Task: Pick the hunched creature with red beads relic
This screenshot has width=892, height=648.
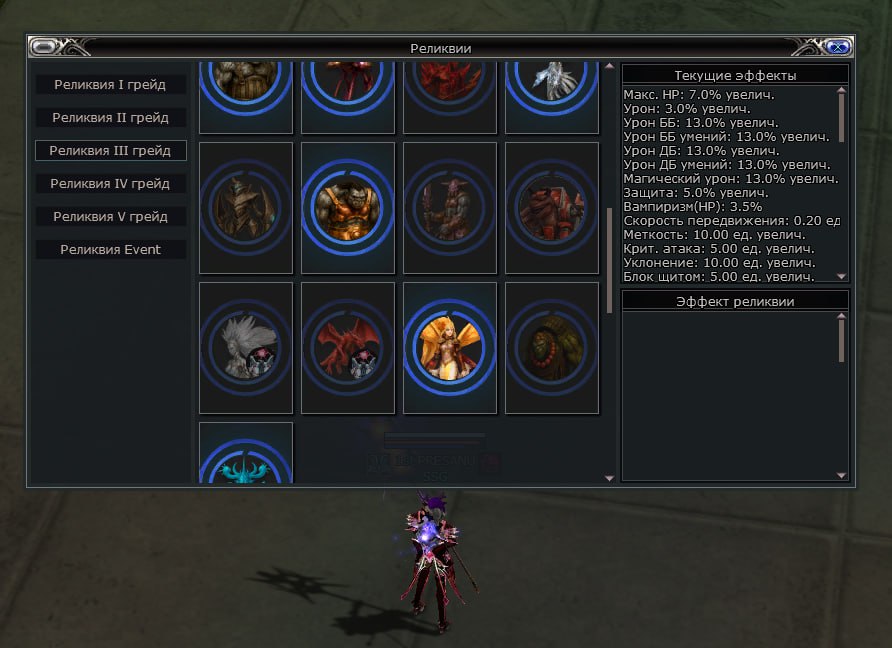Action: [x=552, y=348]
